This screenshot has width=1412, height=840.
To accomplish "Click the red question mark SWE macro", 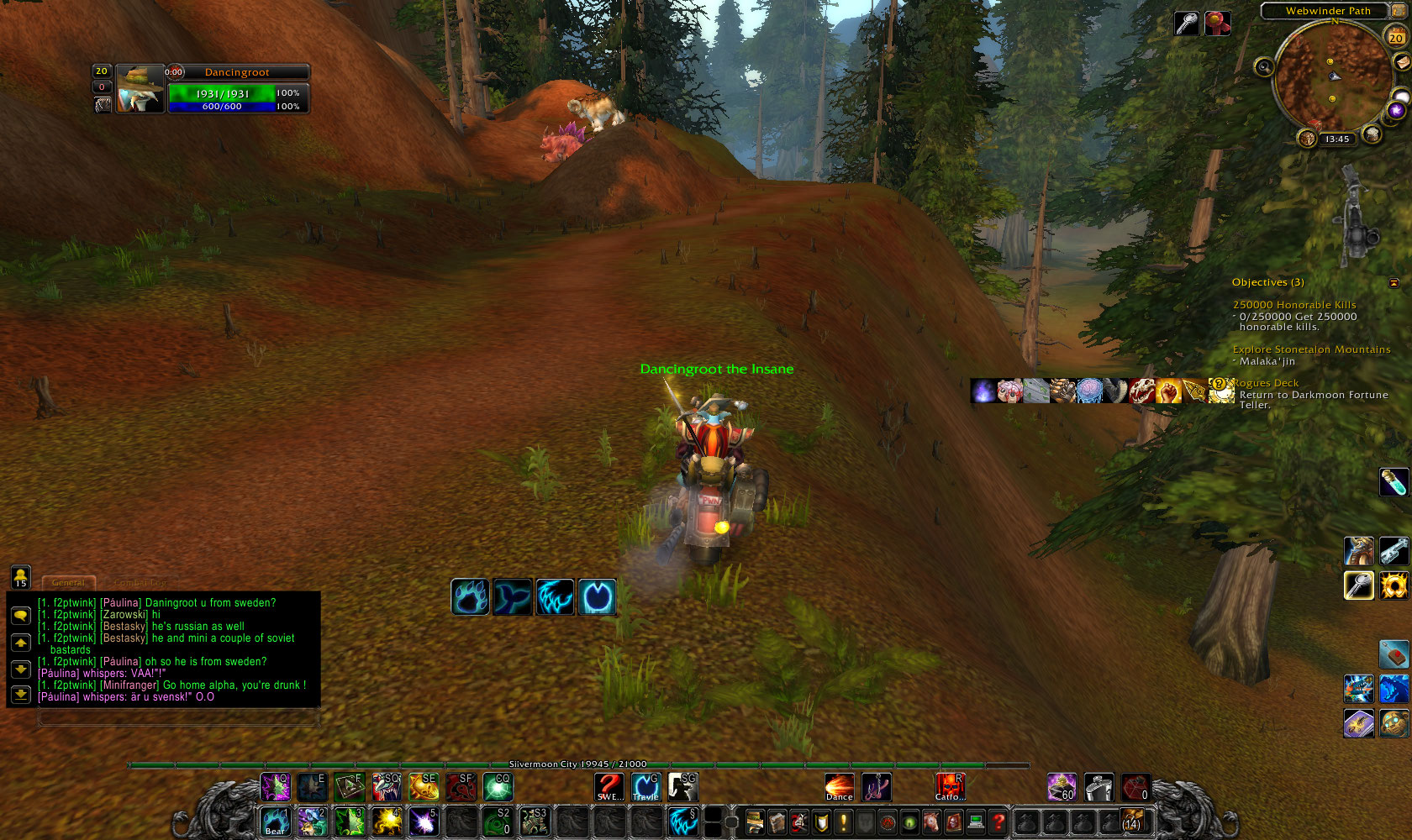I will [609, 787].
